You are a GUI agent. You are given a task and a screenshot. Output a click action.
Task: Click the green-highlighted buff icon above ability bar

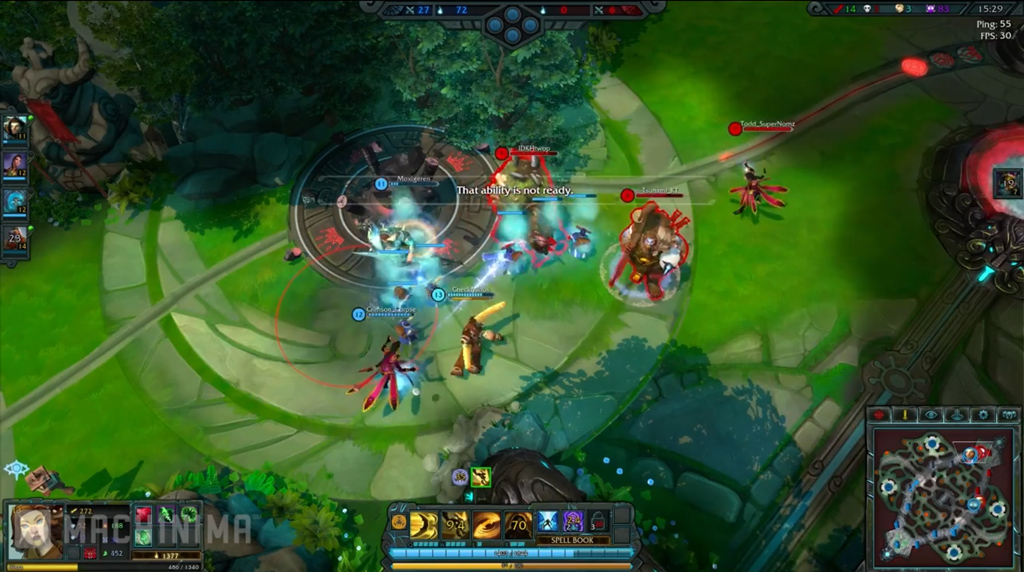(x=481, y=477)
